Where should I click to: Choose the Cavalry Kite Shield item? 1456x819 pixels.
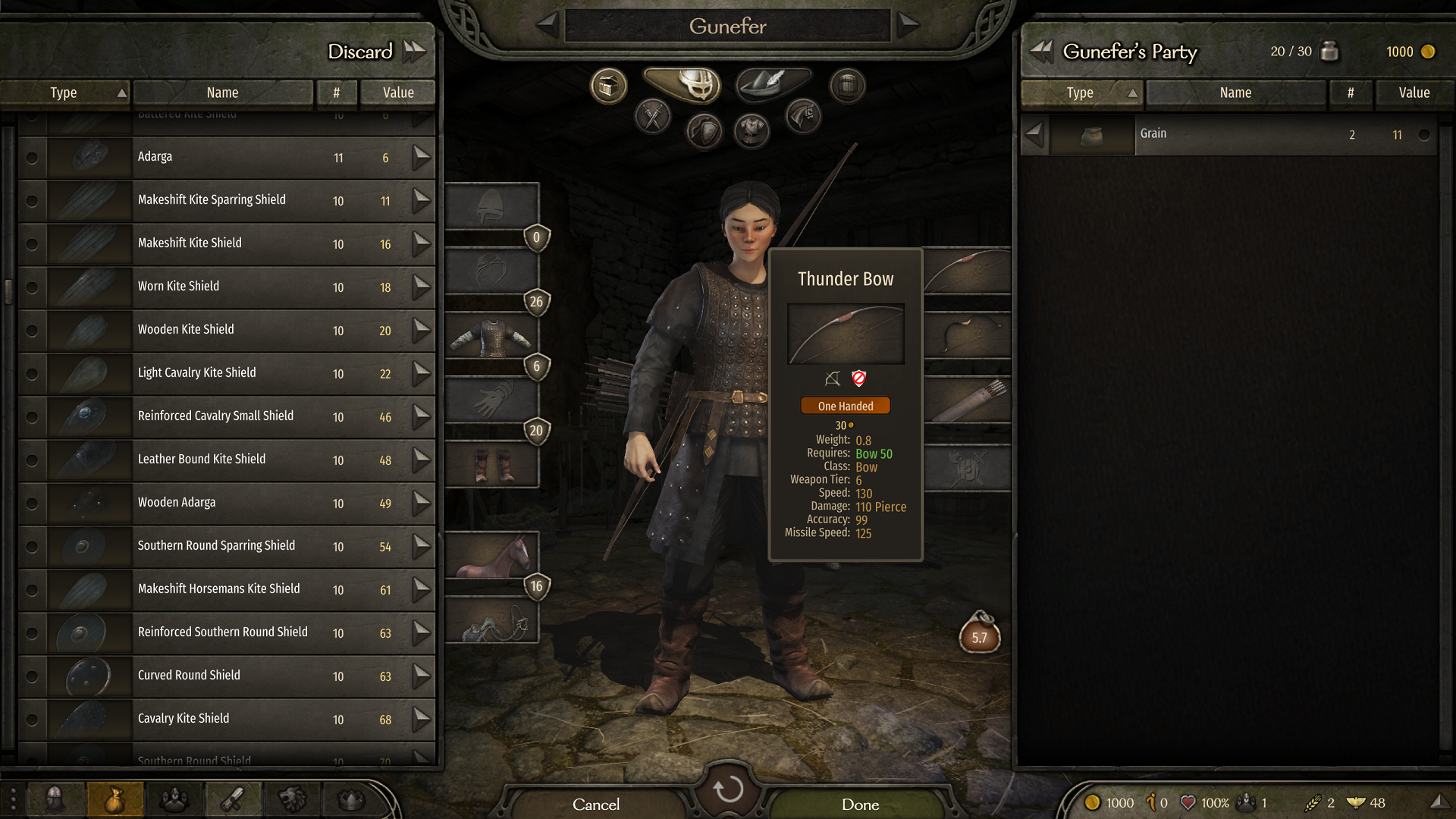tap(227, 719)
